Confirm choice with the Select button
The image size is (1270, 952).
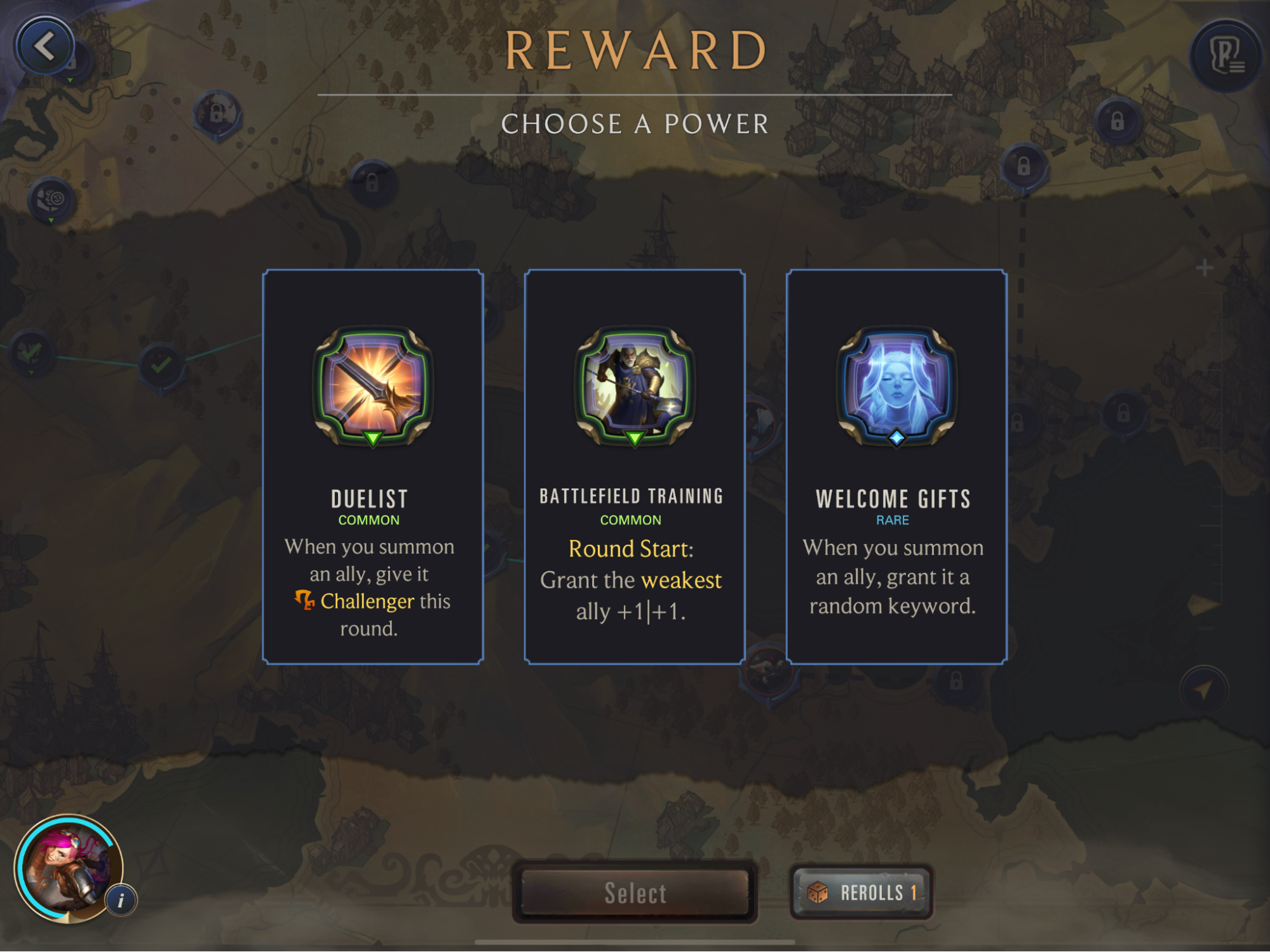(x=635, y=892)
